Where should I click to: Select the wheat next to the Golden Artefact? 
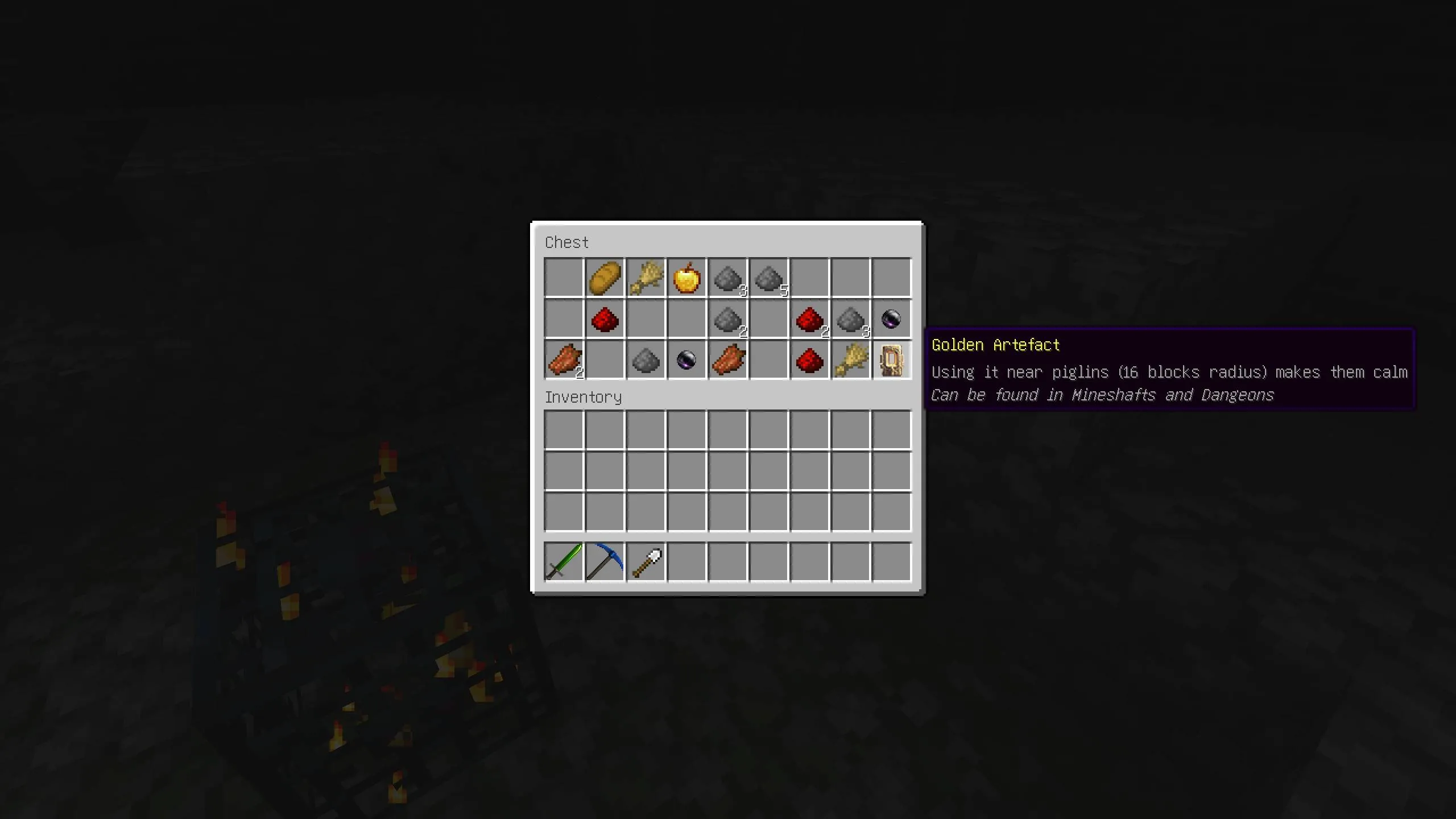coord(851,360)
